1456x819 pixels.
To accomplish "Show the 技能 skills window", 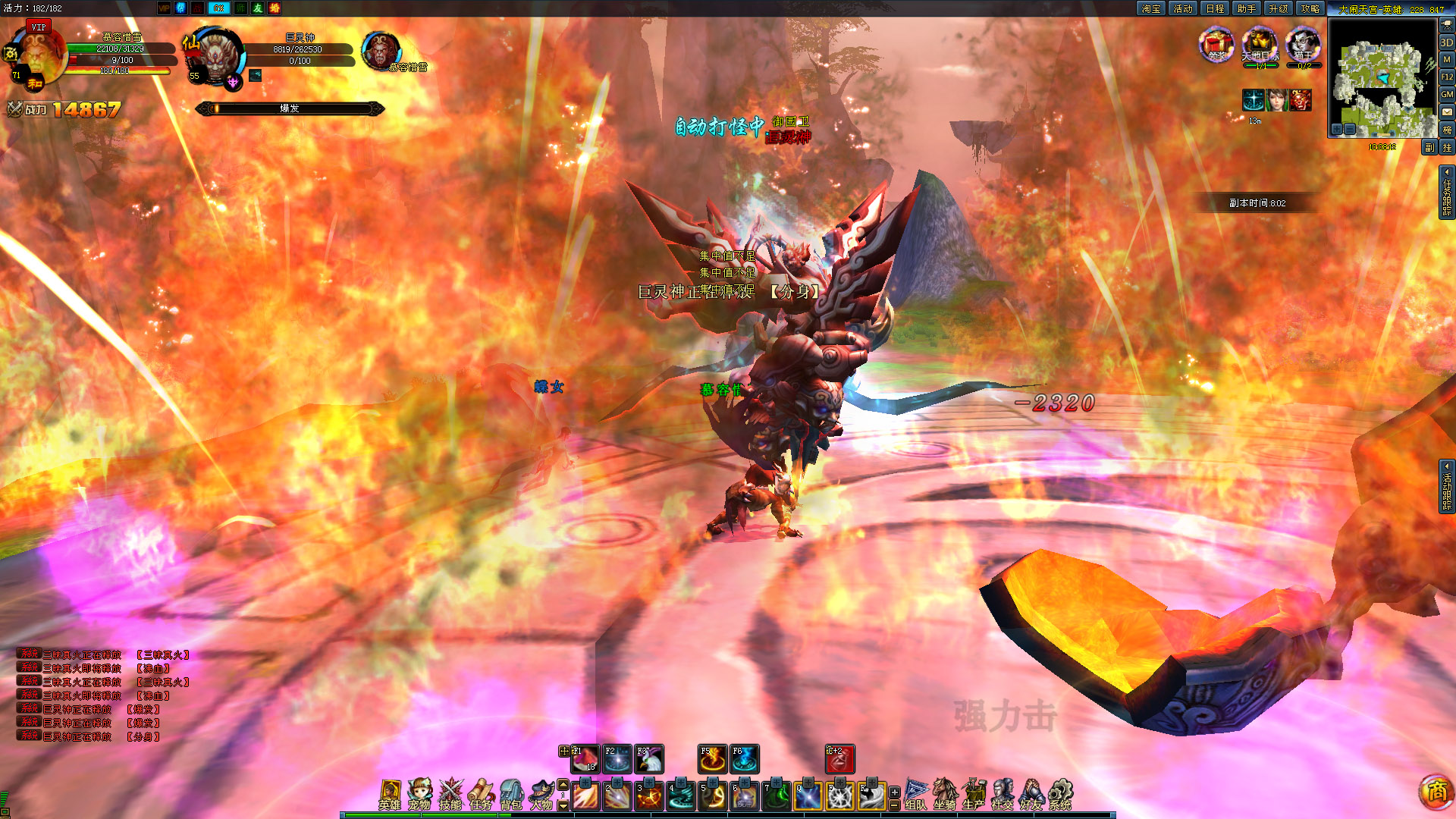I will (450, 794).
